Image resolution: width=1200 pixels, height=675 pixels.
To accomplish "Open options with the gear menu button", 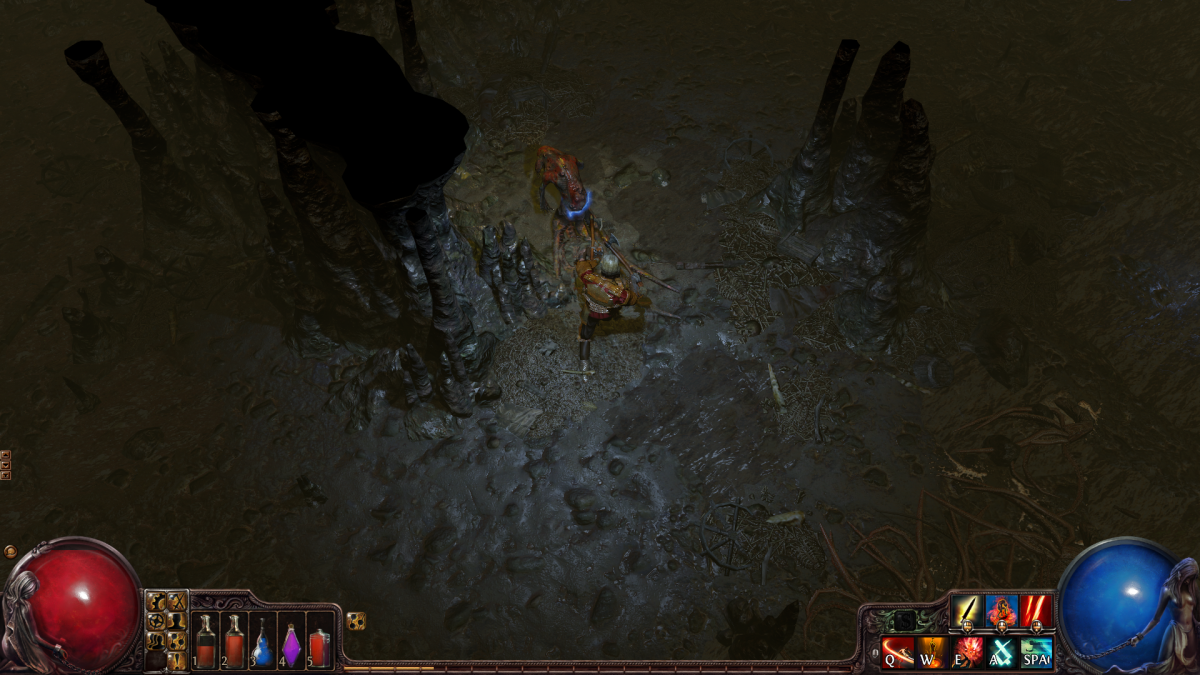I will coord(156,601).
